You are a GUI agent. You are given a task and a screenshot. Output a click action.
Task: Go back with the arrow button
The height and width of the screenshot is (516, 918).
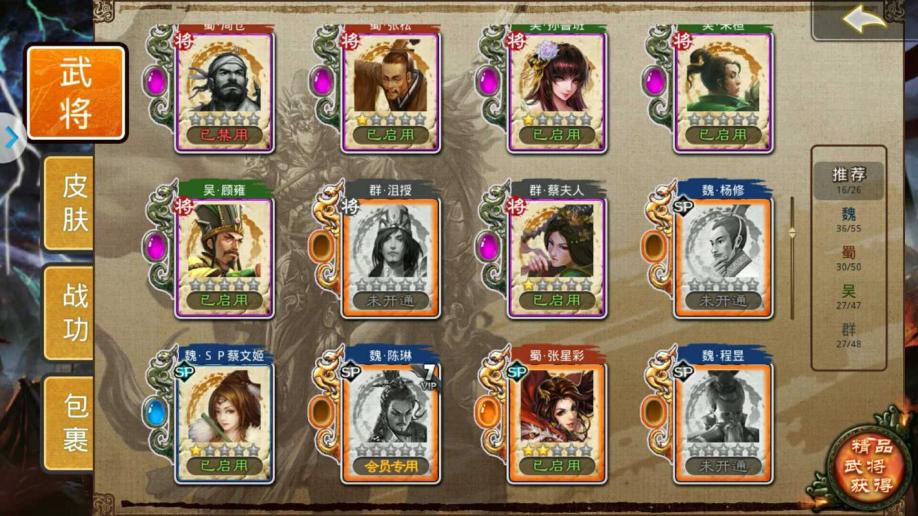click(x=864, y=19)
